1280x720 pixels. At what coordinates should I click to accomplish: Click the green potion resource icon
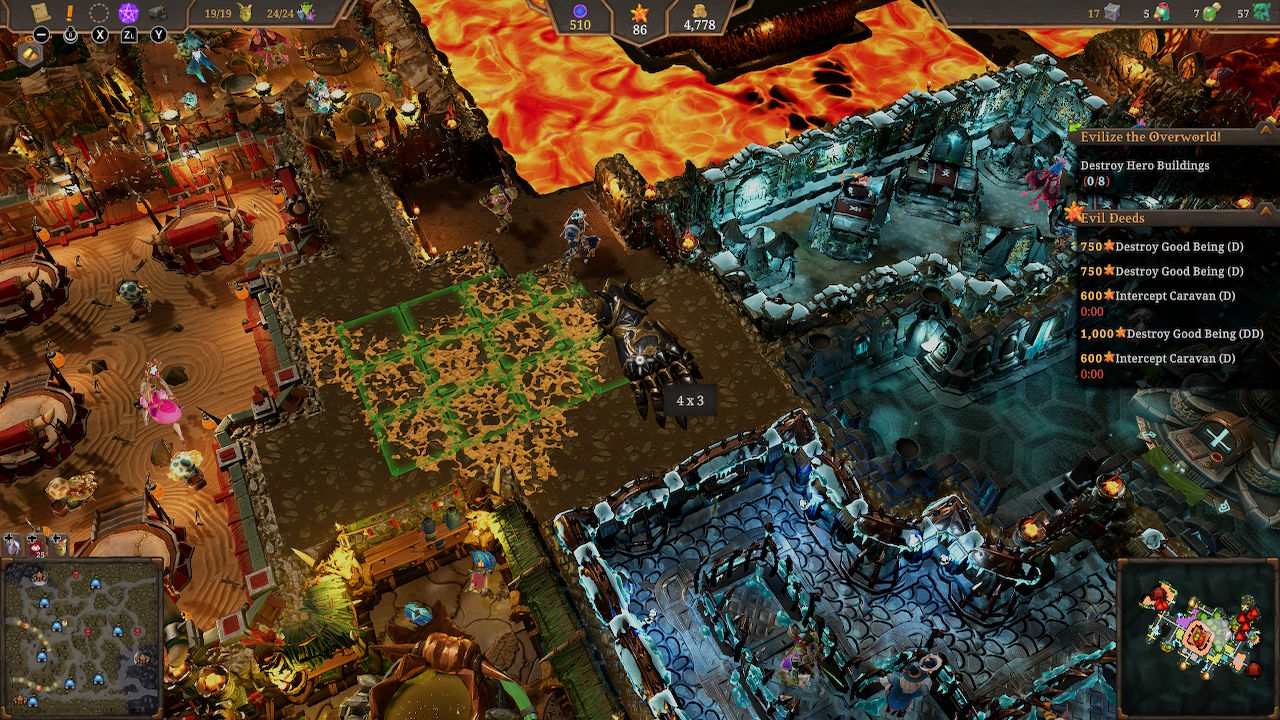1210,13
